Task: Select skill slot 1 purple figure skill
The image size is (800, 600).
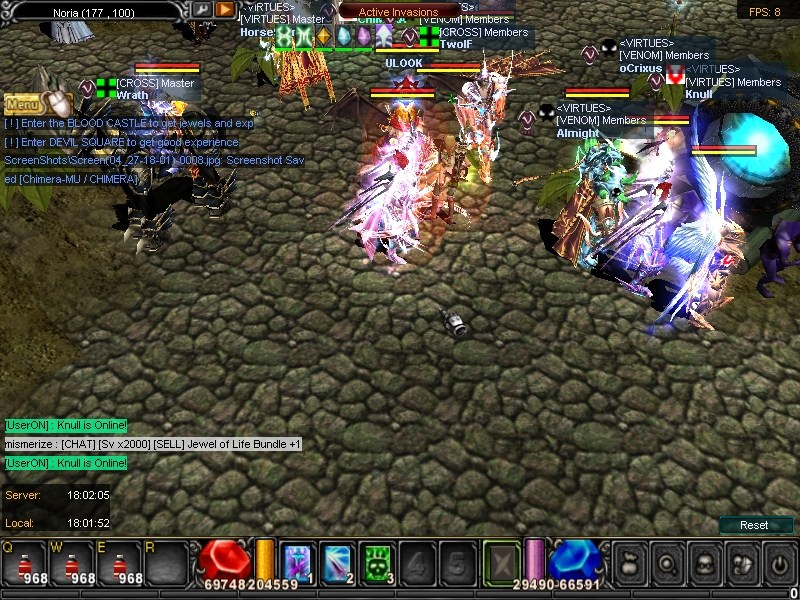Action: click(298, 562)
